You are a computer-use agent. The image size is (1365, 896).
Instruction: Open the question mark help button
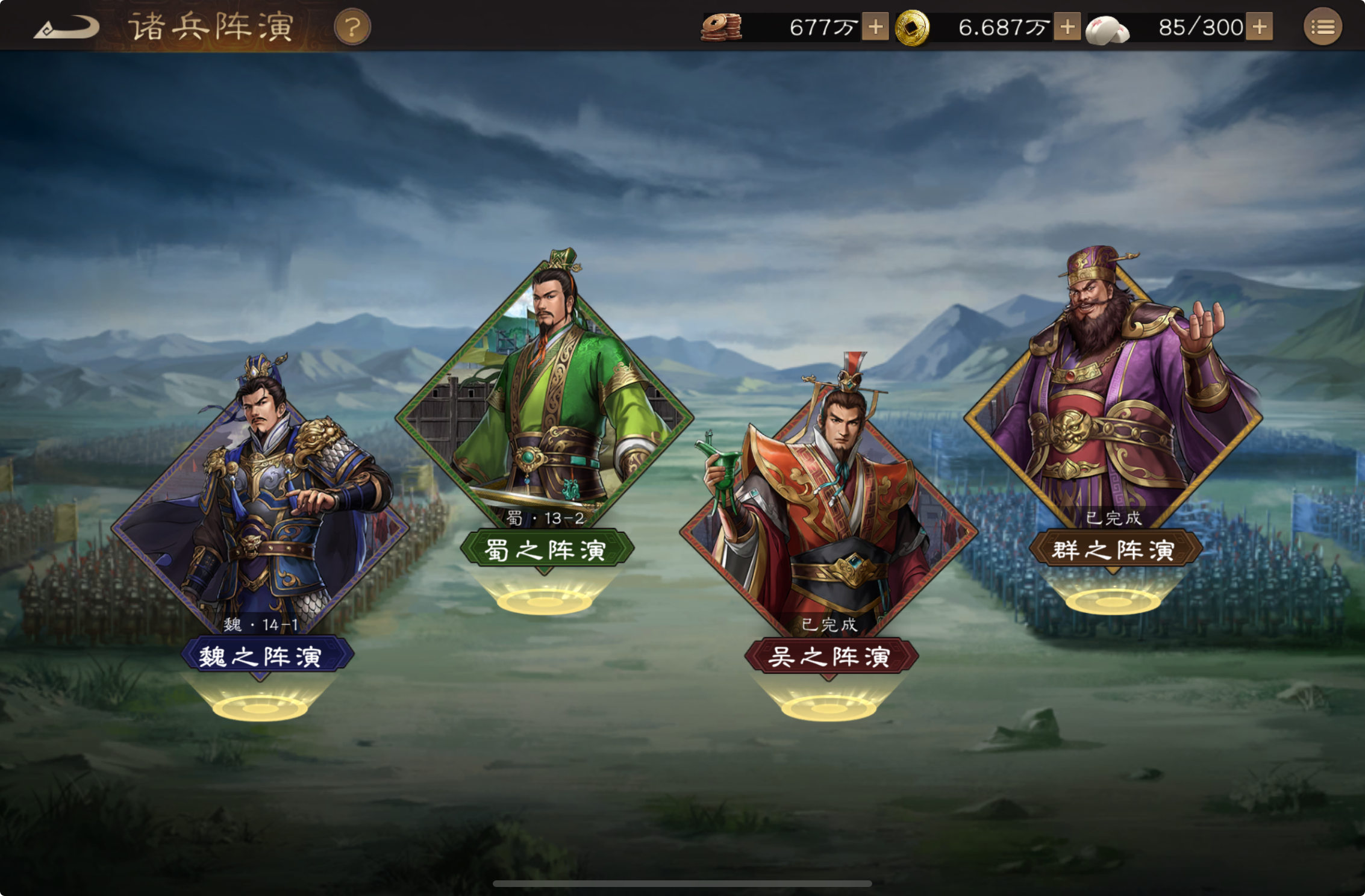point(352,28)
